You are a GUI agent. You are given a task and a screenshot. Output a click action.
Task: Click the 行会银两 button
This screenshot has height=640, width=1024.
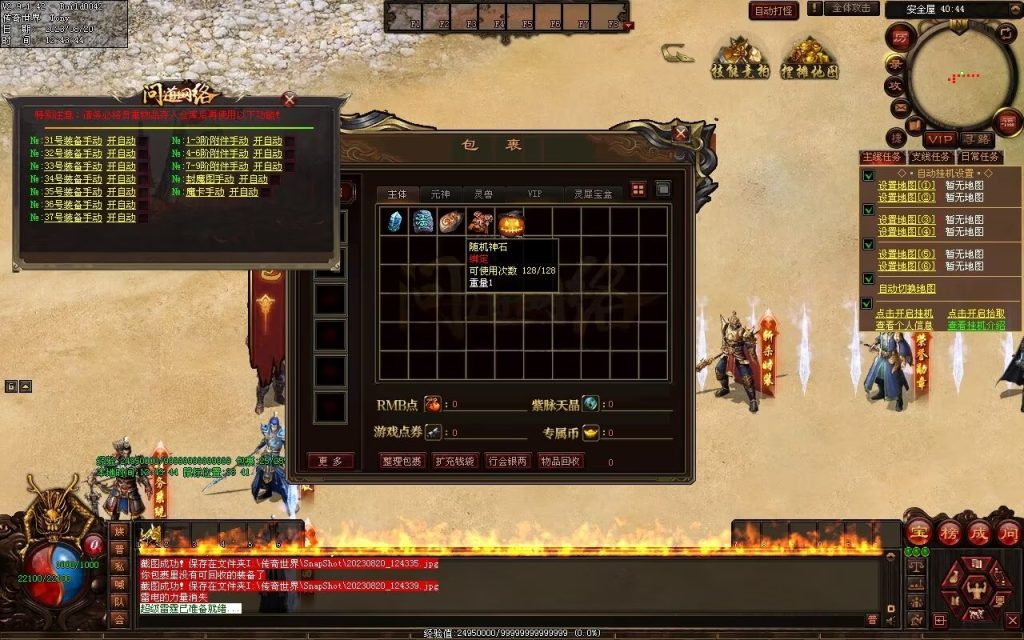click(x=508, y=461)
